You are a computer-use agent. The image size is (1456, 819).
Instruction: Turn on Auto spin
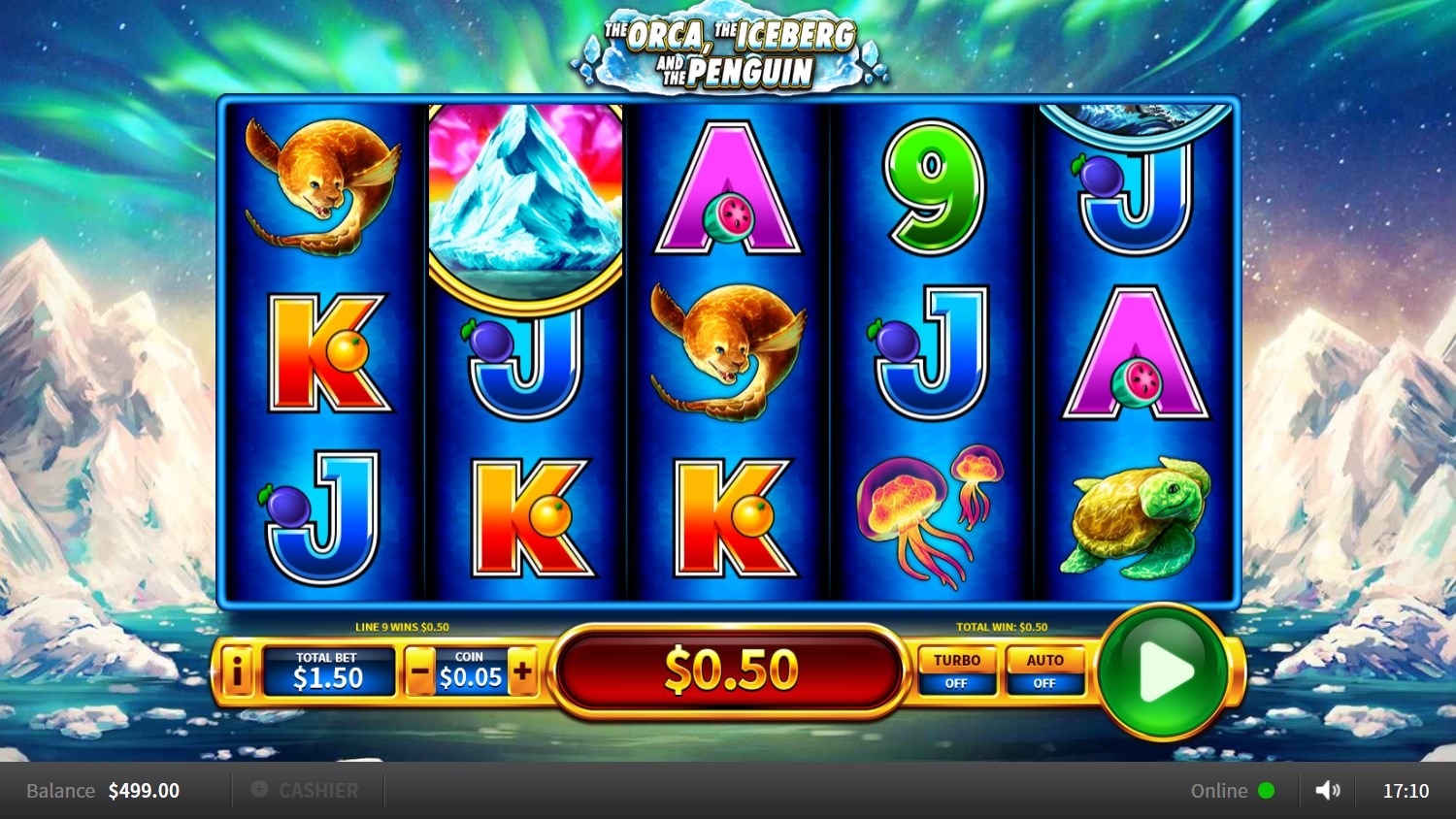tap(1044, 671)
